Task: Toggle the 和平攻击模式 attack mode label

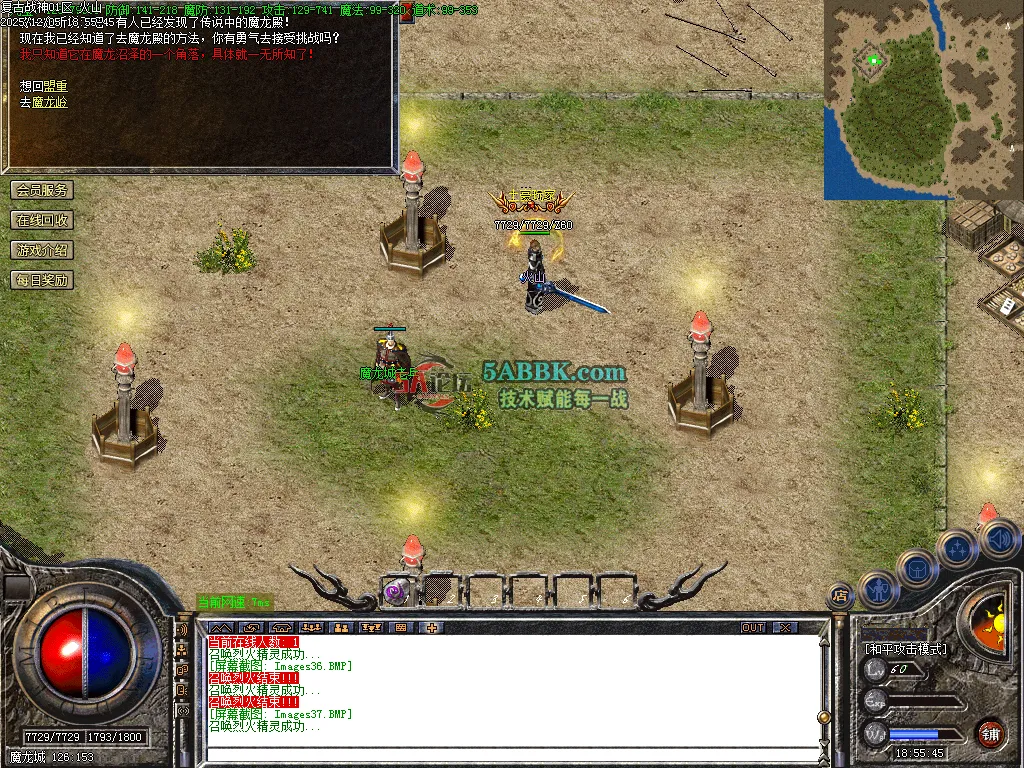Action: point(906,648)
